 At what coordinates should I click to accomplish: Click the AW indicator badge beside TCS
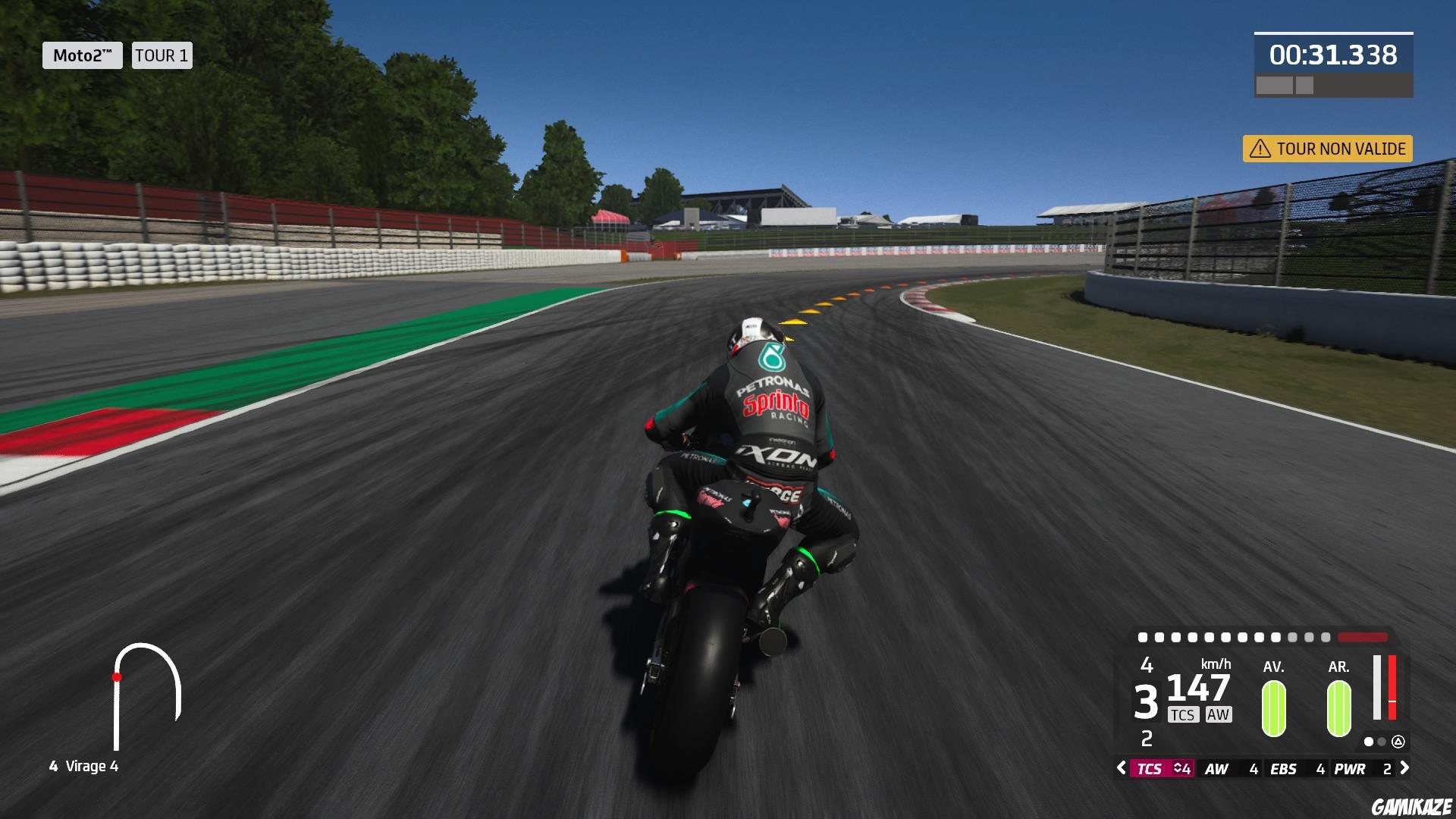(x=1219, y=714)
